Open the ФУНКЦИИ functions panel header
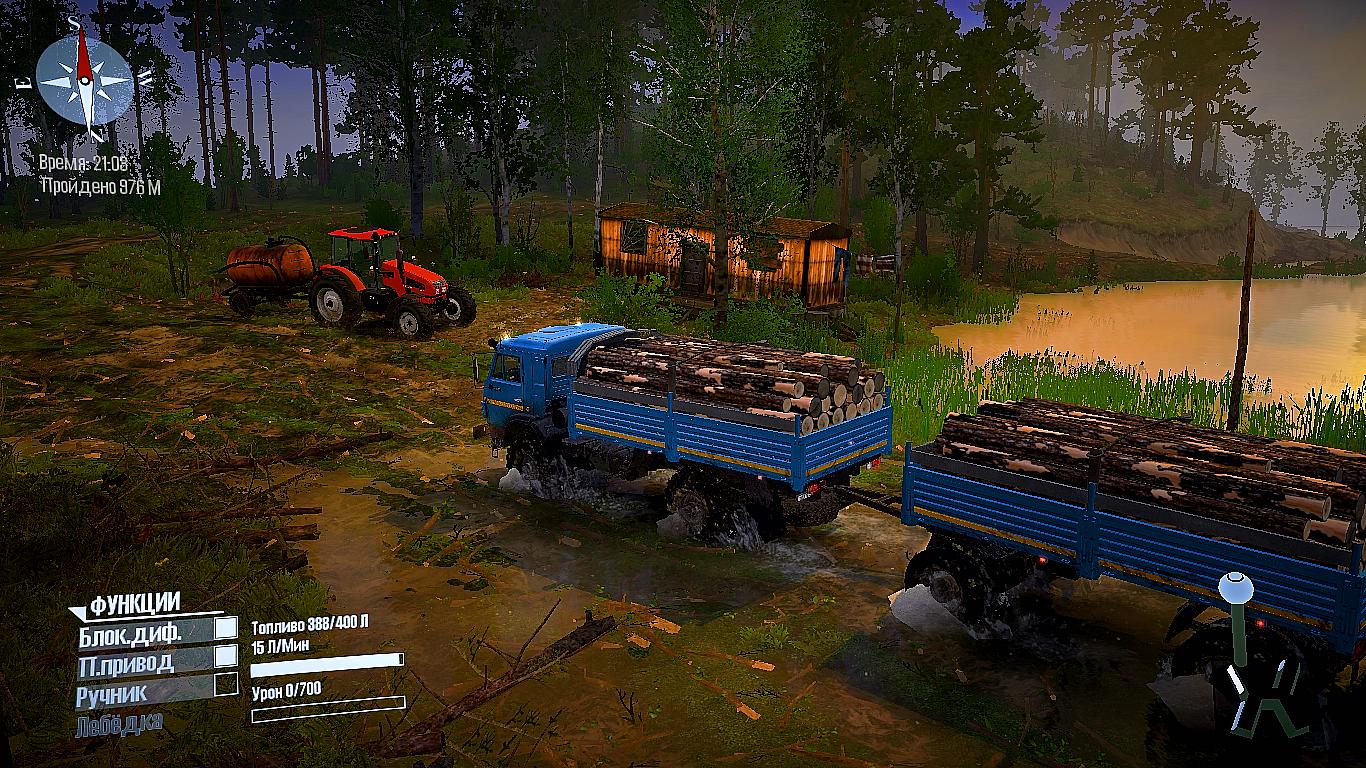The height and width of the screenshot is (768, 1366). click(x=134, y=603)
